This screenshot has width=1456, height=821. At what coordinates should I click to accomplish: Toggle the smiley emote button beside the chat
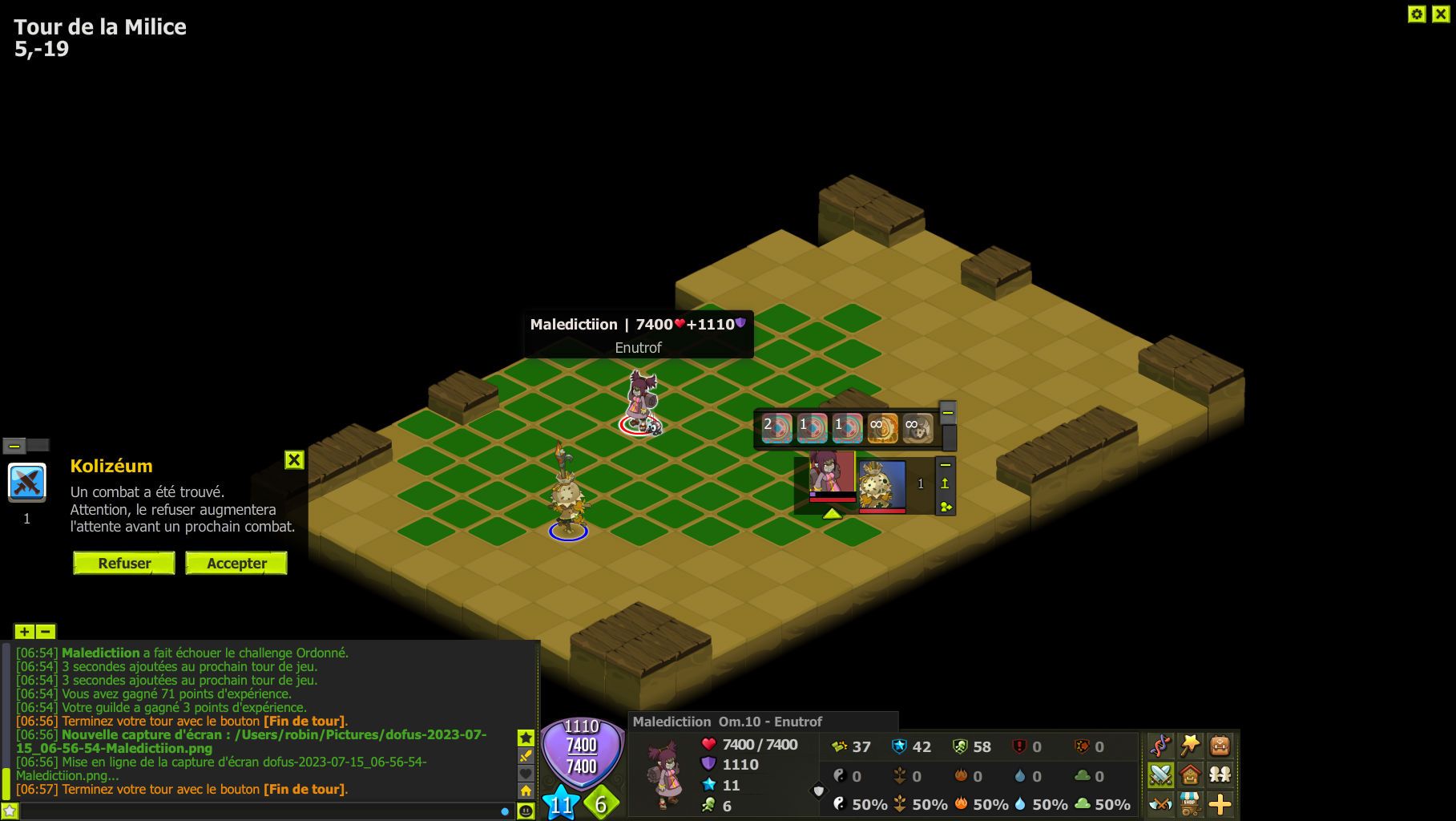coord(526,811)
